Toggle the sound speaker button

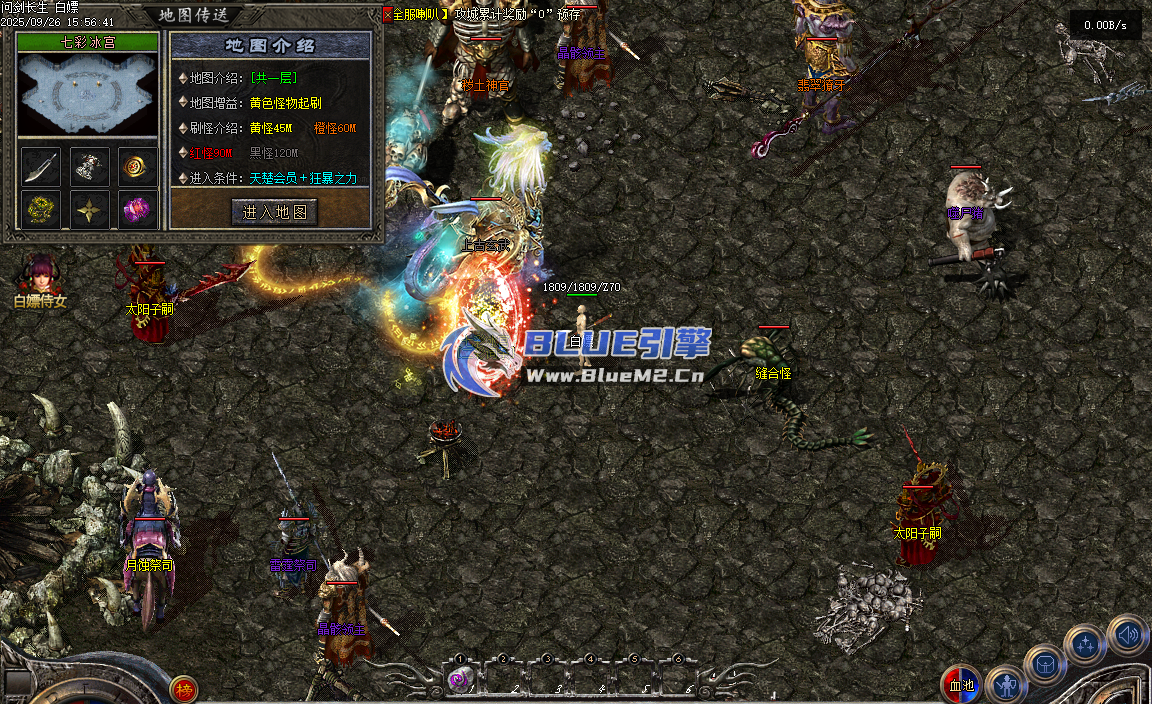point(1127,634)
